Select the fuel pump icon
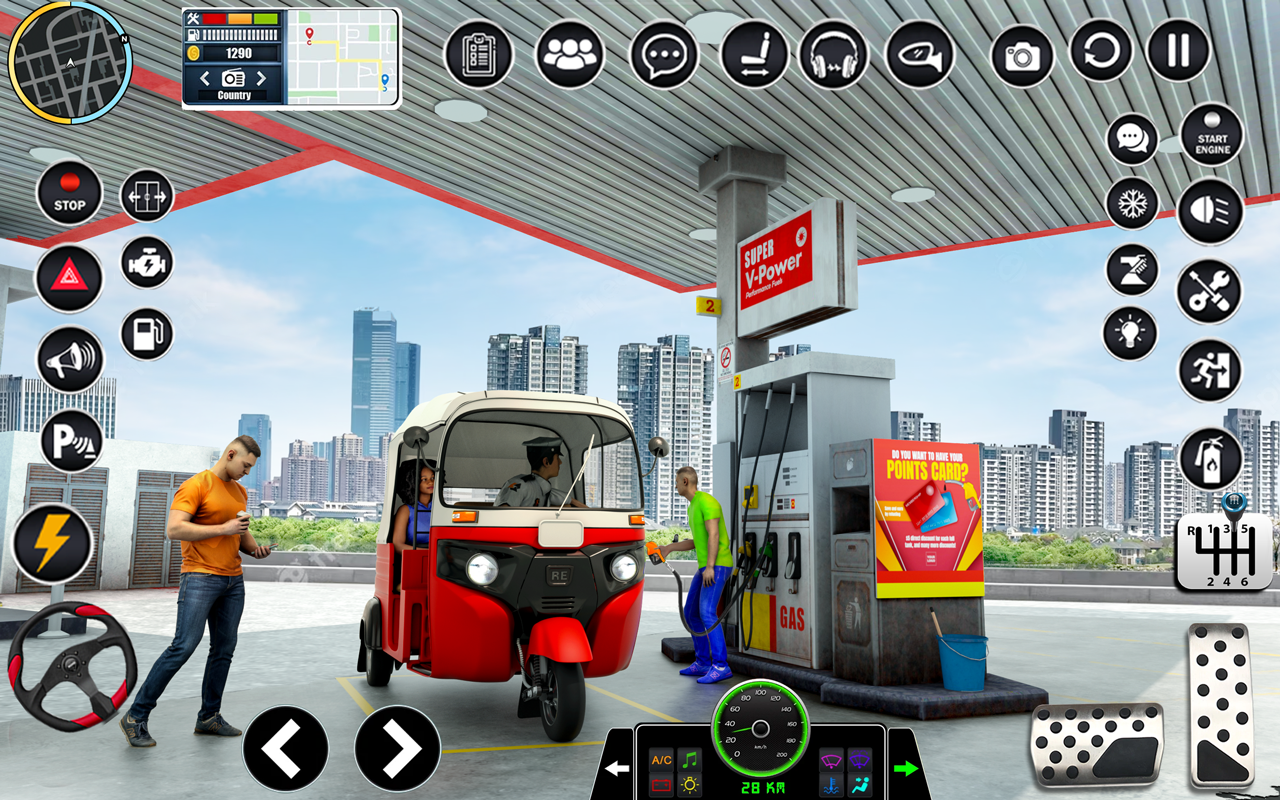 point(148,330)
